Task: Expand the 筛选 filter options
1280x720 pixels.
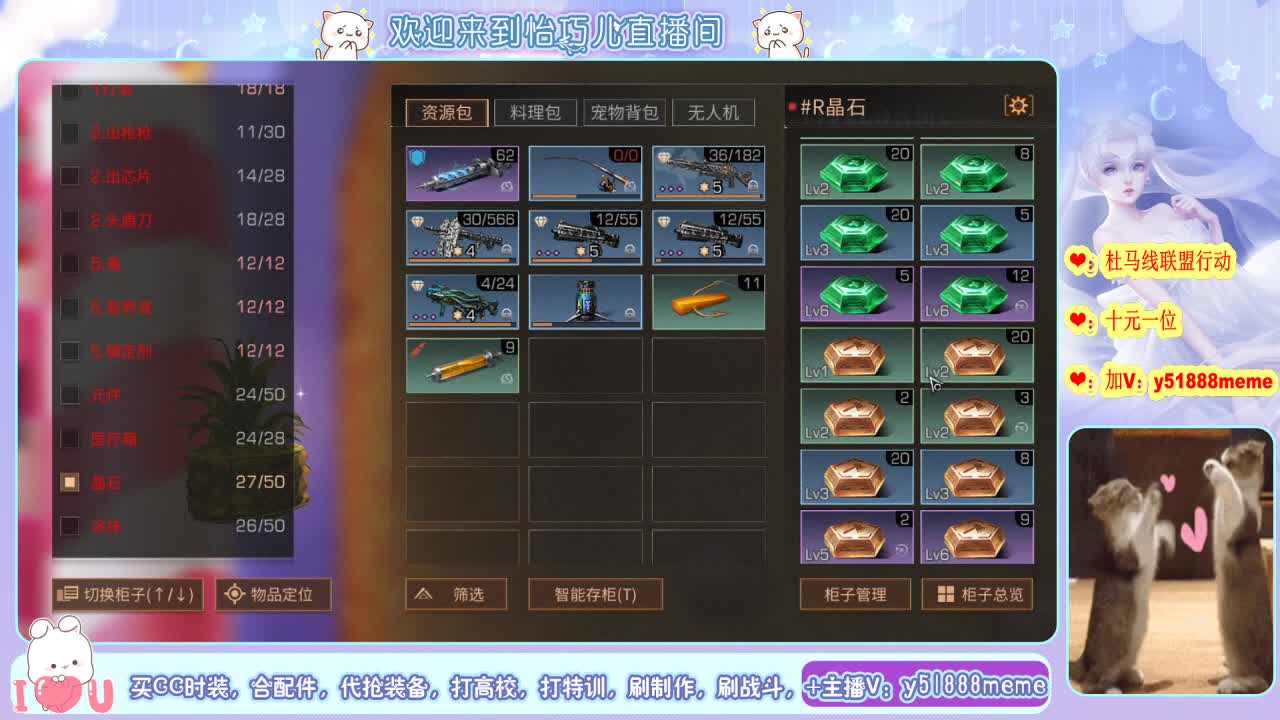Action: click(455, 594)
